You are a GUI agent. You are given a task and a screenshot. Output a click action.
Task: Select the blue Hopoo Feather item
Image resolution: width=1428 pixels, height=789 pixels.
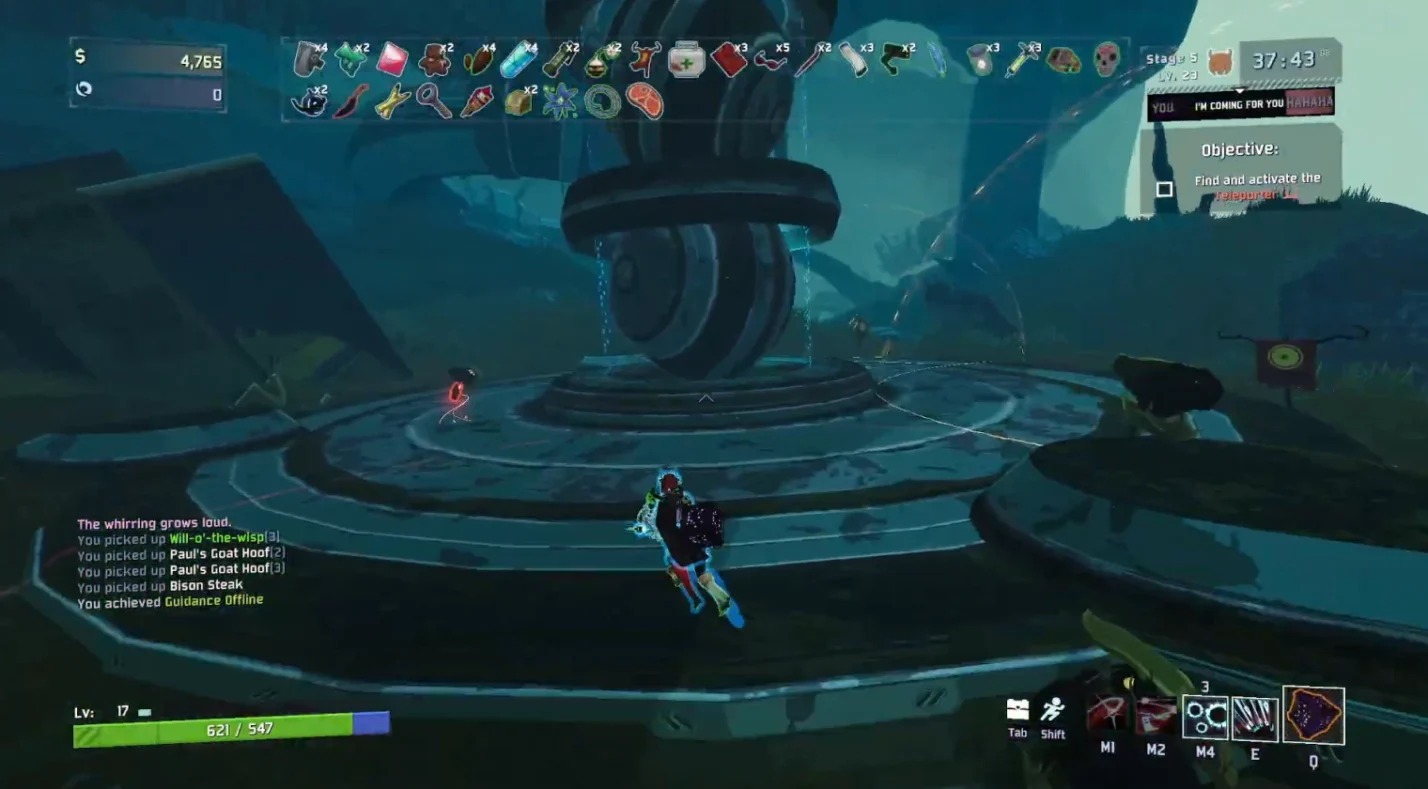[x=937, y=59]
